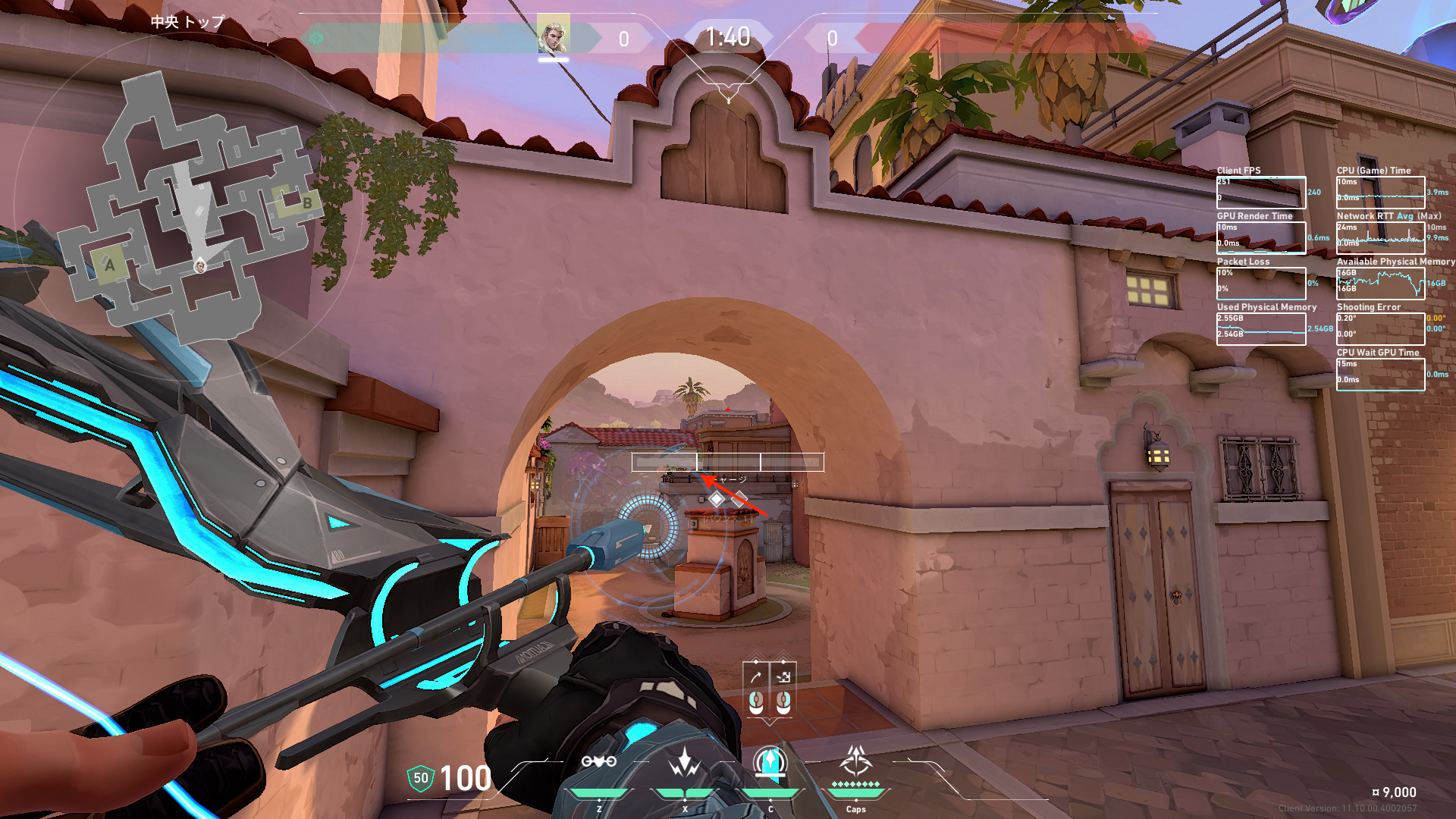
Task: Click the curved-arrow arc shot mode icon
Action: tap(755, 677)
